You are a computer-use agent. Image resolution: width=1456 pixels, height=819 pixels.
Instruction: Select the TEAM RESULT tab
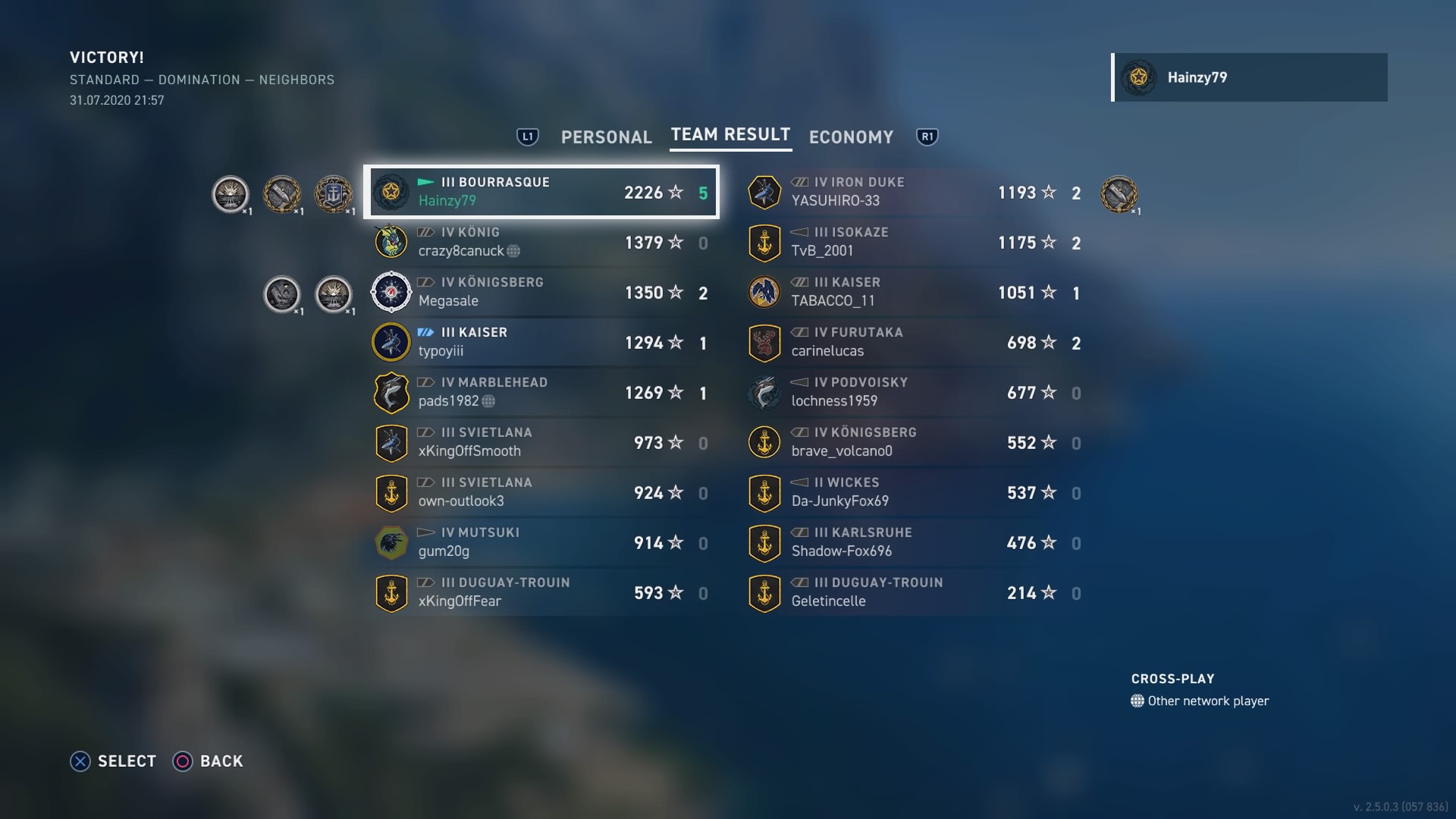(730, 135)
